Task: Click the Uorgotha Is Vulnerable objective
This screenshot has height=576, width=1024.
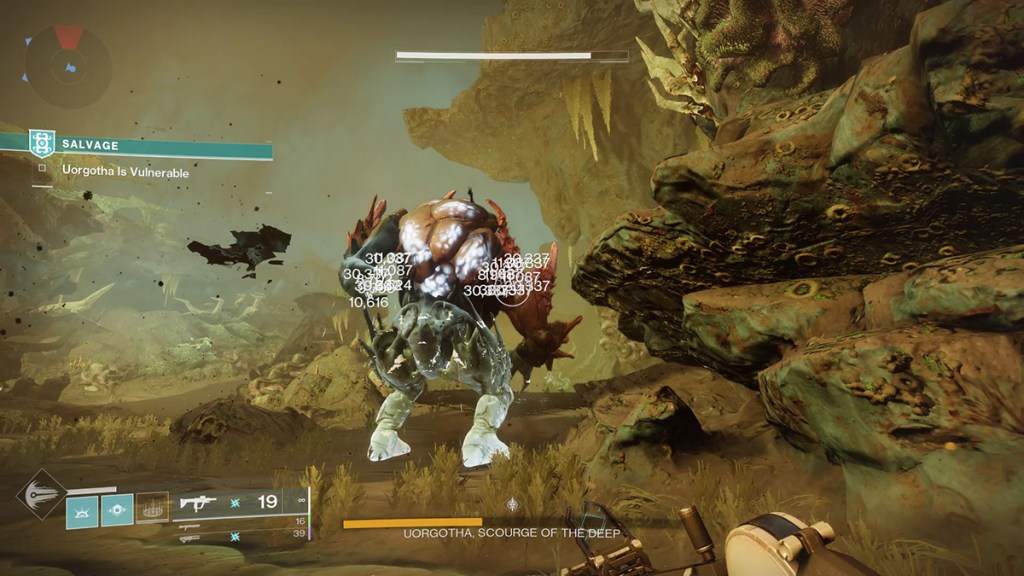Action: (125, 173)
